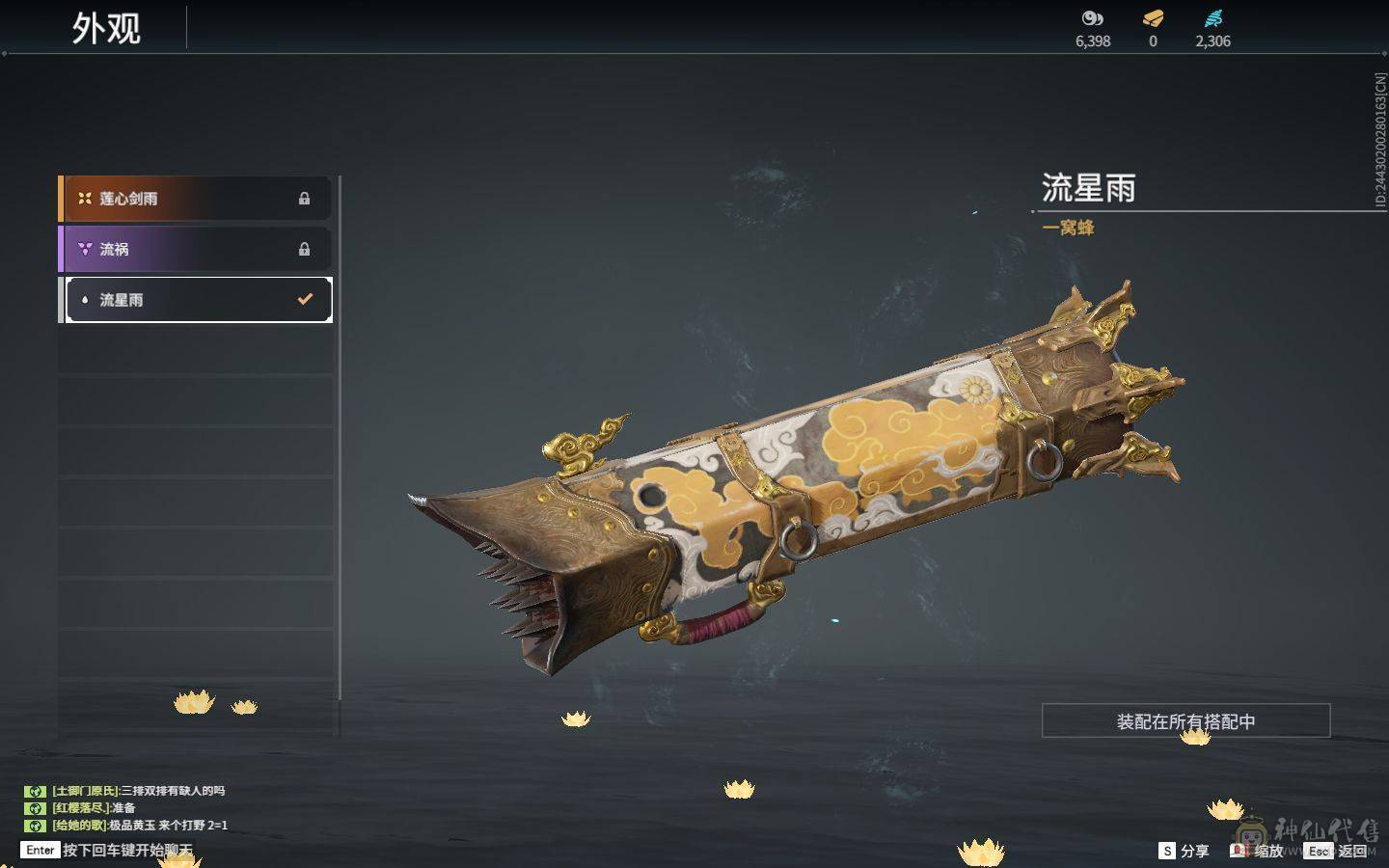Select an empty skin slot below 流星雨
This screenshot has width=1389, height=868.
click(x=193, y=350)
